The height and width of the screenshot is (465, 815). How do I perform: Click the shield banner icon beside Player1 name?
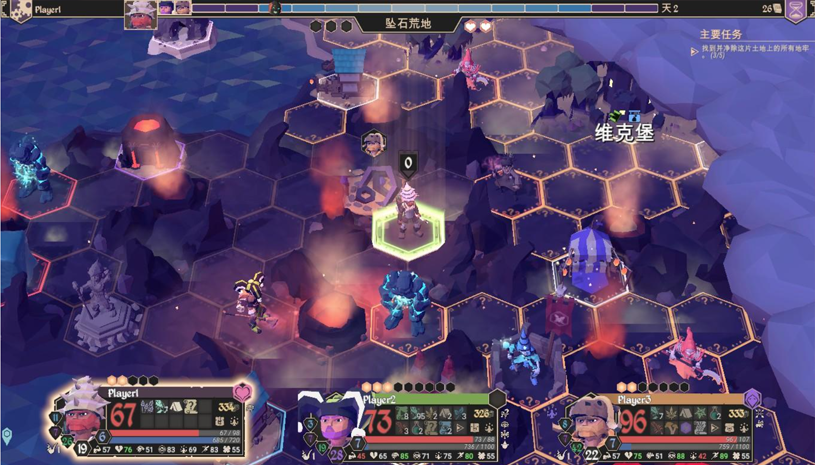(18, 10)
